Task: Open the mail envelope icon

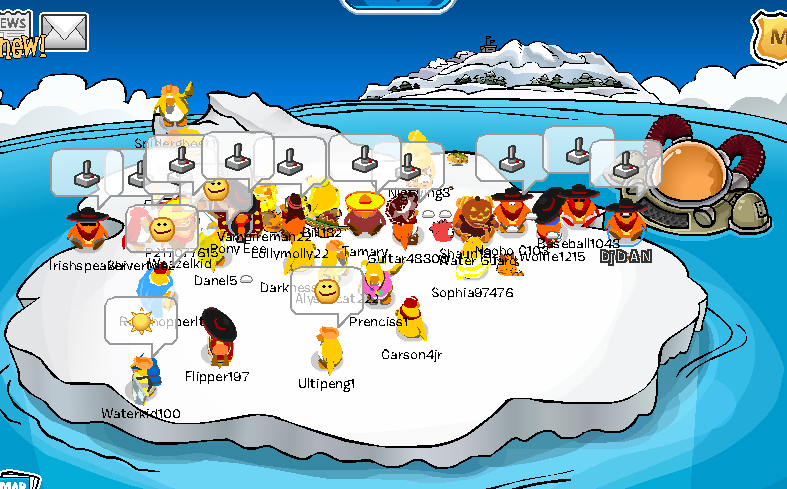Action: click(64, 32)
